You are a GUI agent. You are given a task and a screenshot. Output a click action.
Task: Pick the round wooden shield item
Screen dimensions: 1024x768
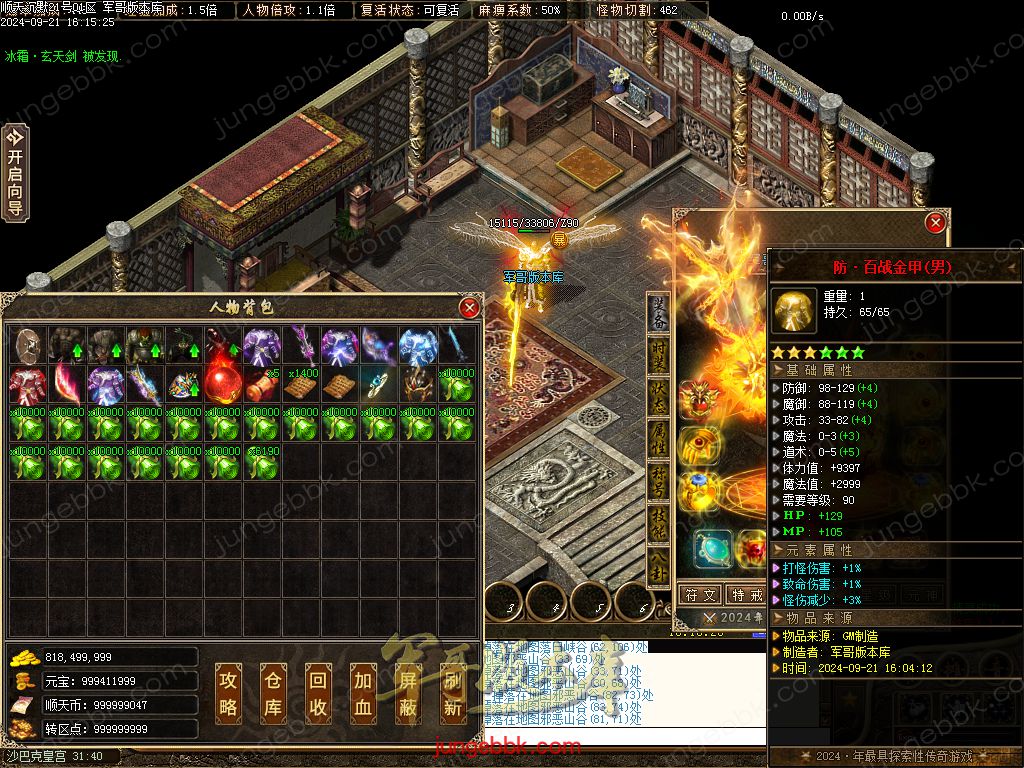click(27, 345)
